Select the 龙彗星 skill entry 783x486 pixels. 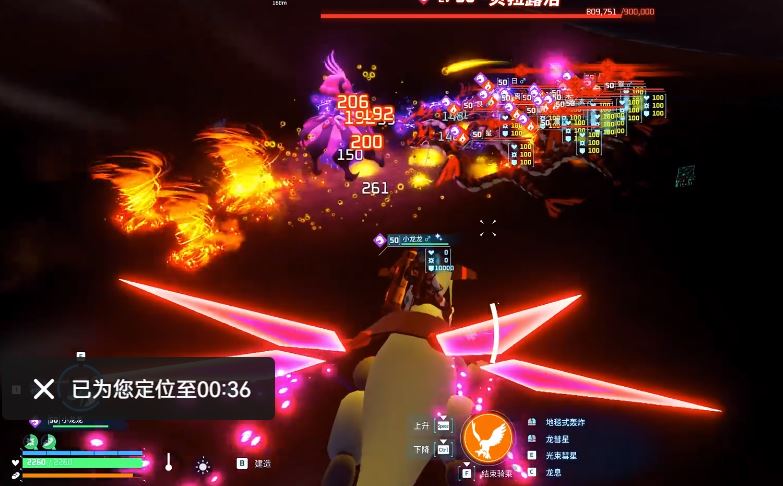tap(557, 439)
